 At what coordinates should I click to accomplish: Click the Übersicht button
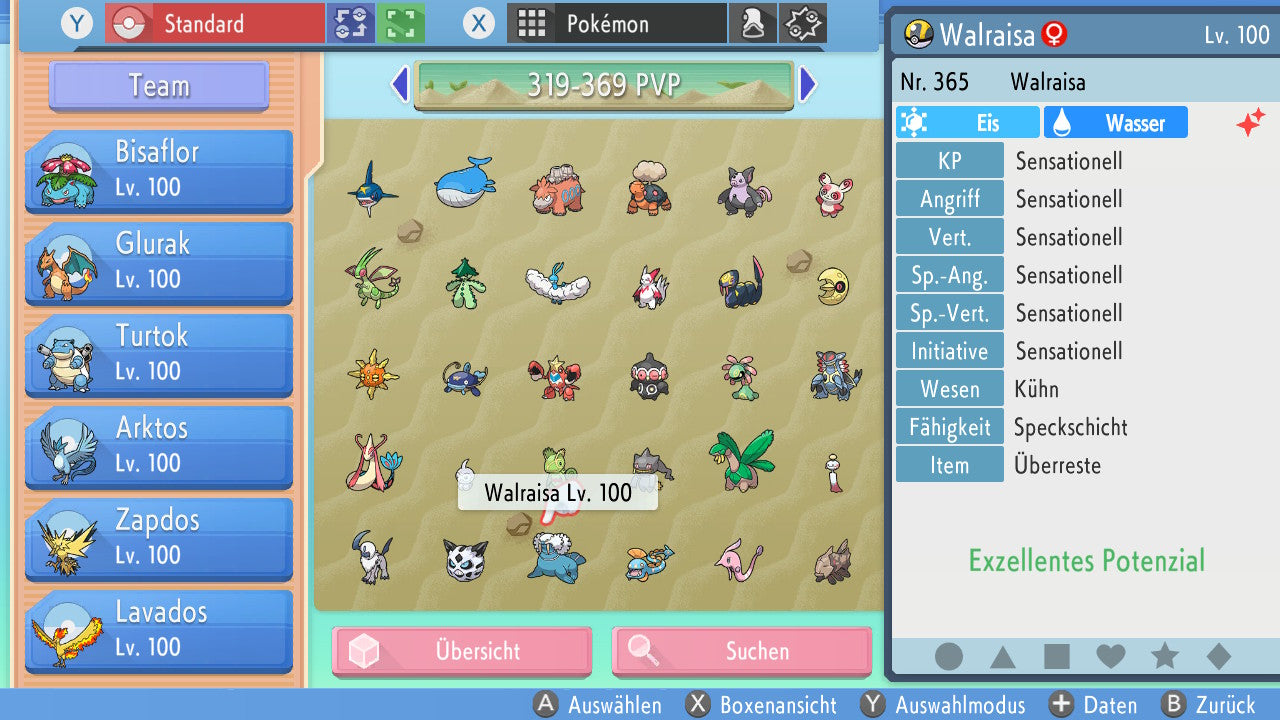(x=461, y=651)
